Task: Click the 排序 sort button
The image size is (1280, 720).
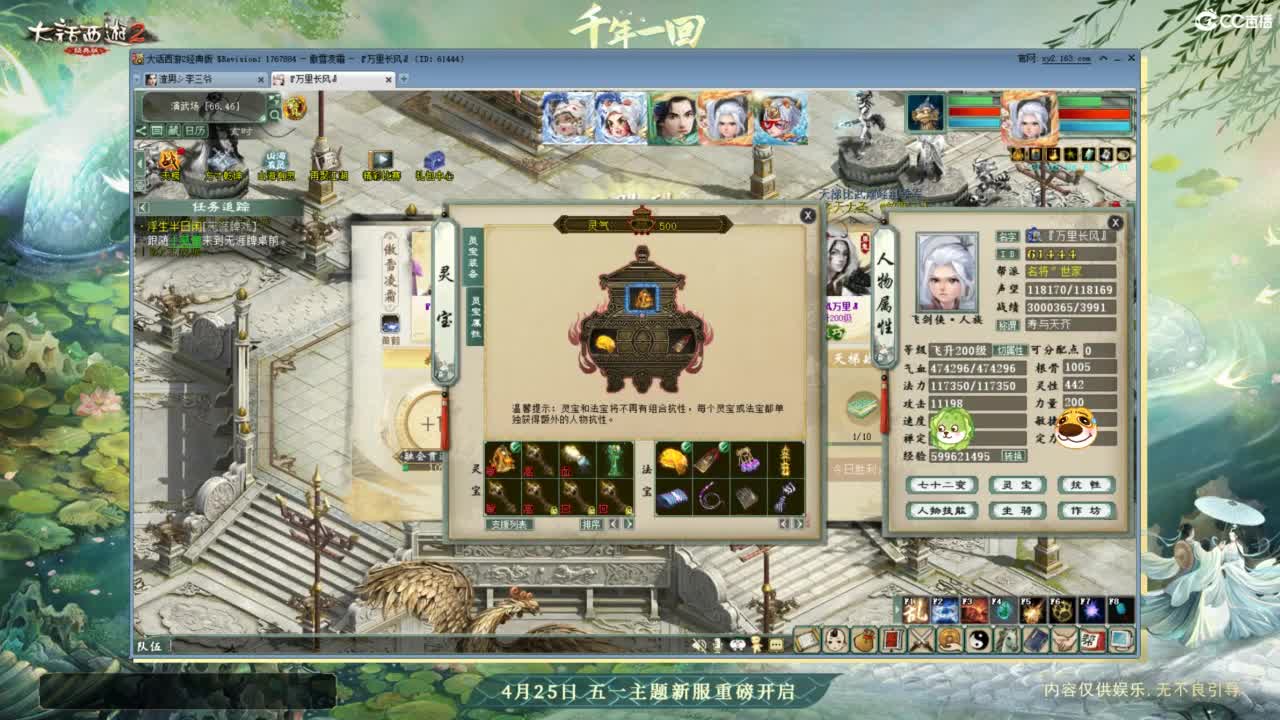Action: [x=592, y=525]
